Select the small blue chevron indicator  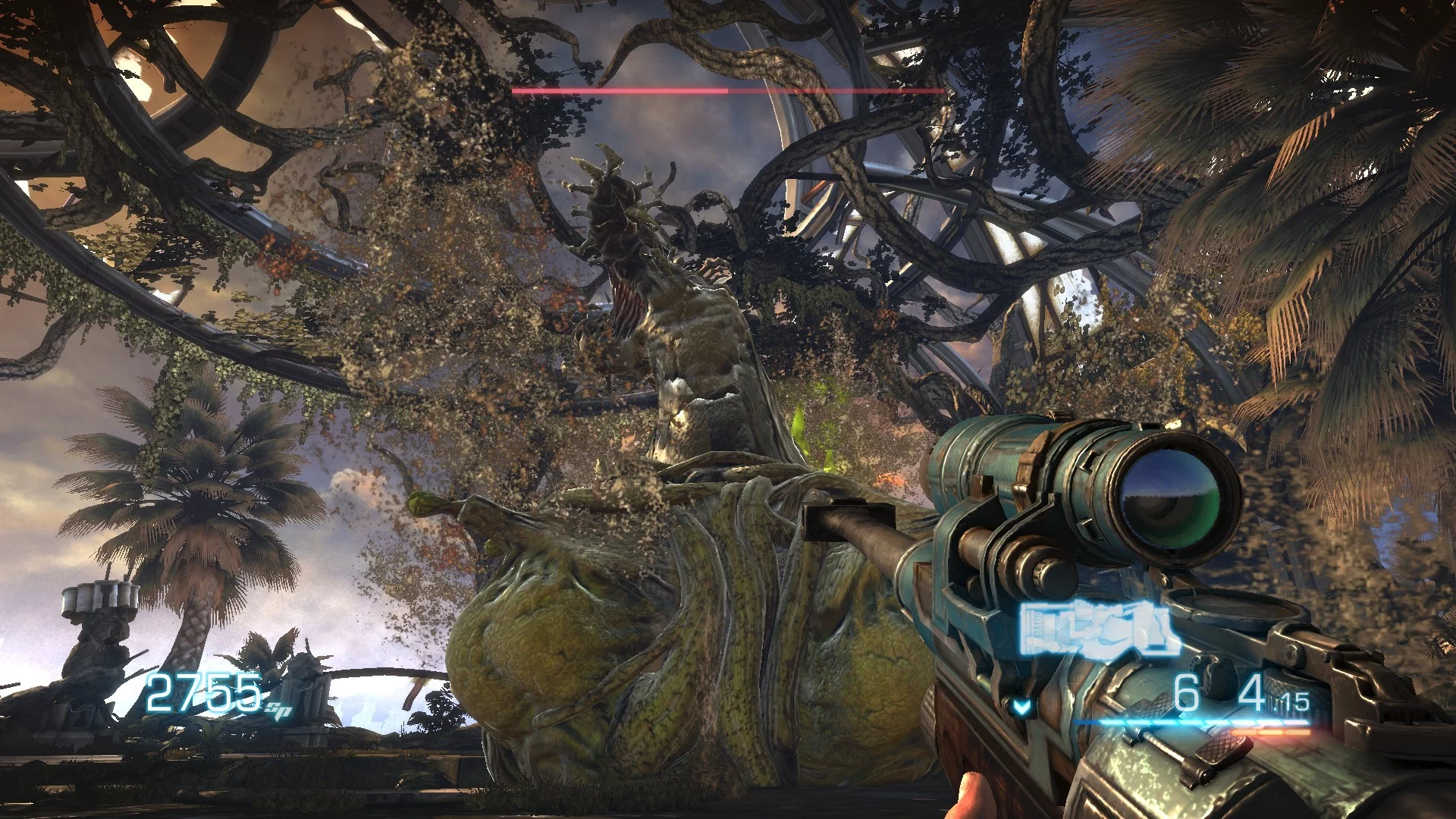(1021, 708)
